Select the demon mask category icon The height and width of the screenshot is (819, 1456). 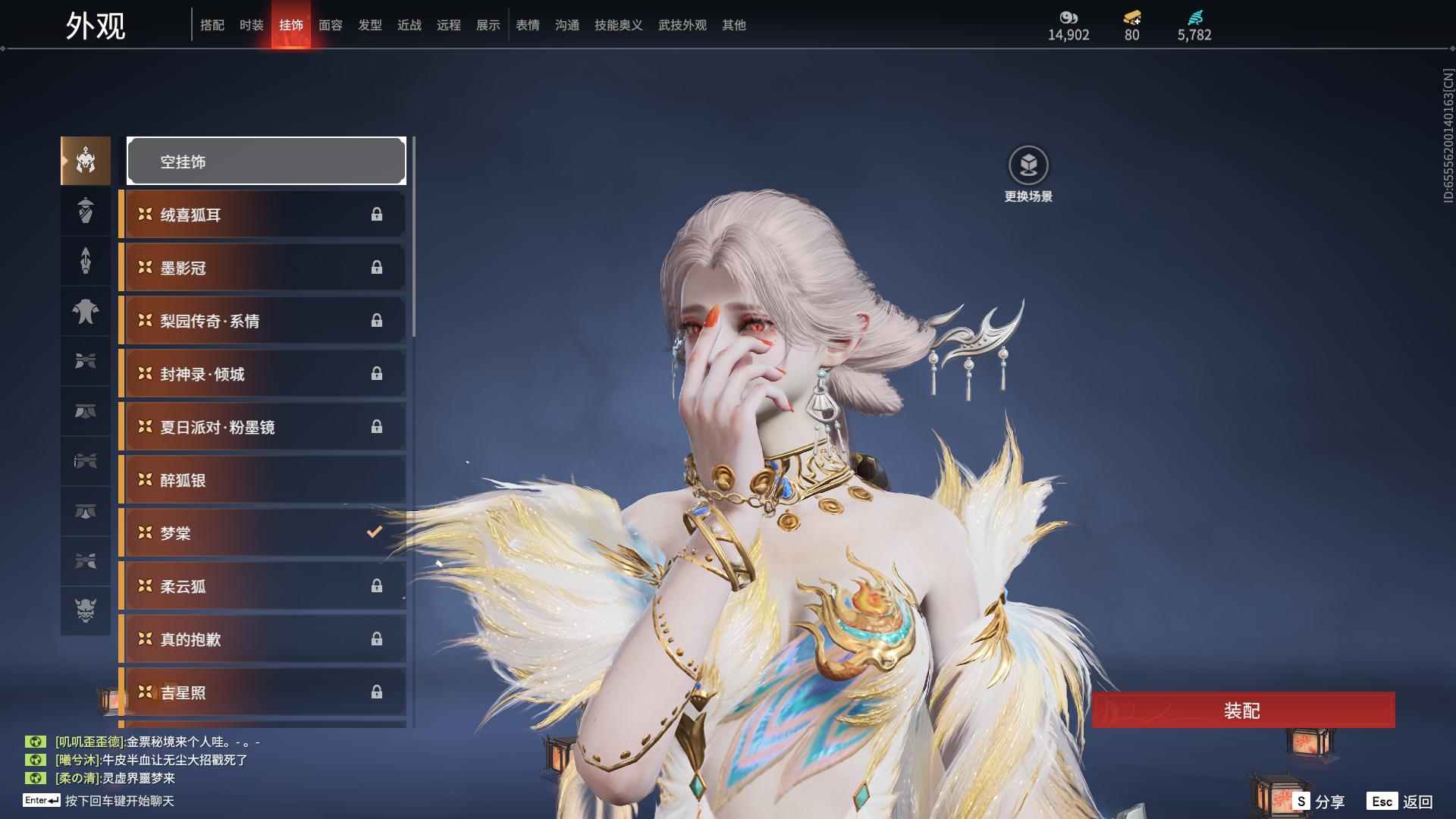coord(86,610)
